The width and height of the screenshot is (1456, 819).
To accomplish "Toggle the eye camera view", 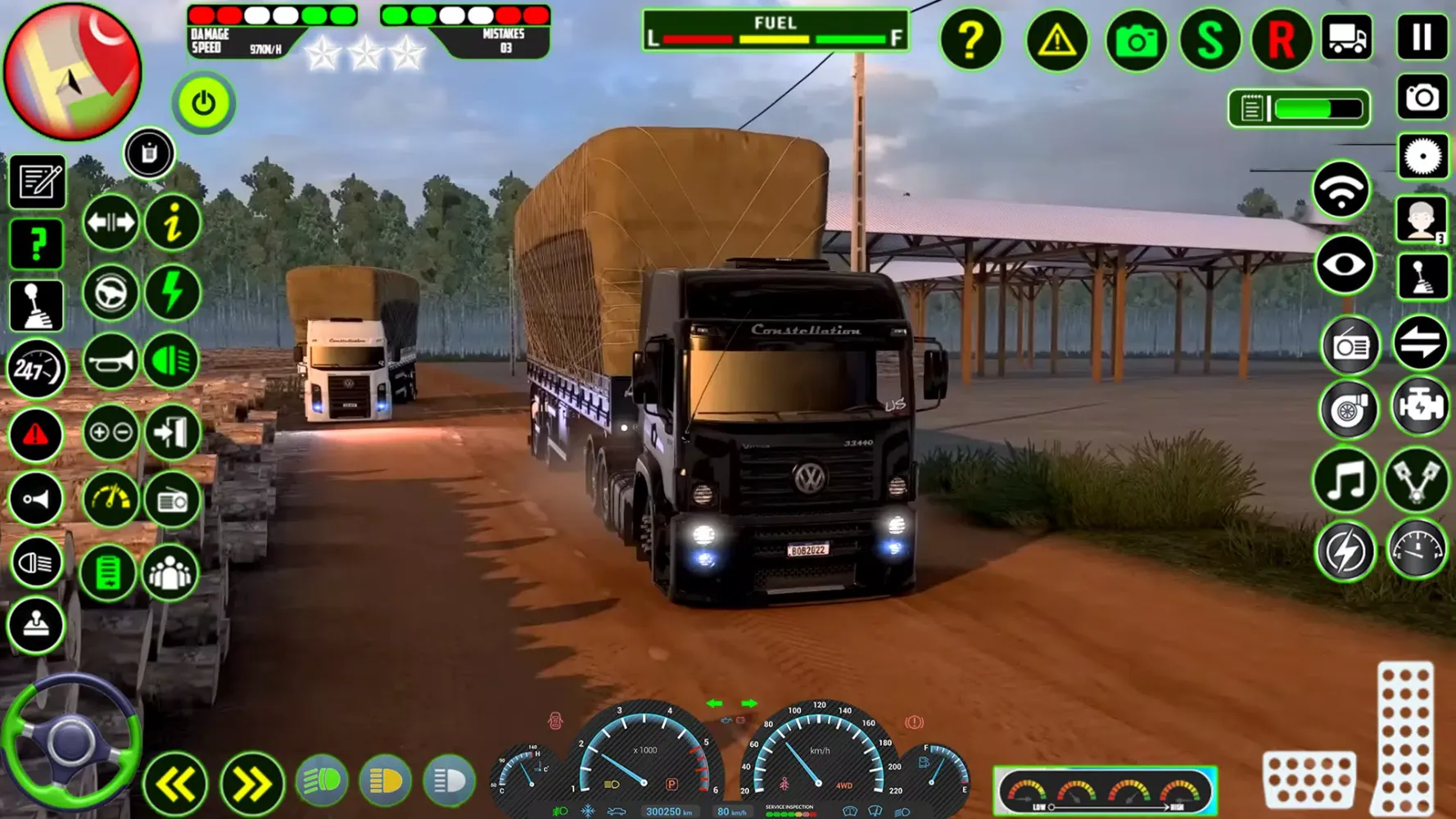I will click(x=1344, y=265).
